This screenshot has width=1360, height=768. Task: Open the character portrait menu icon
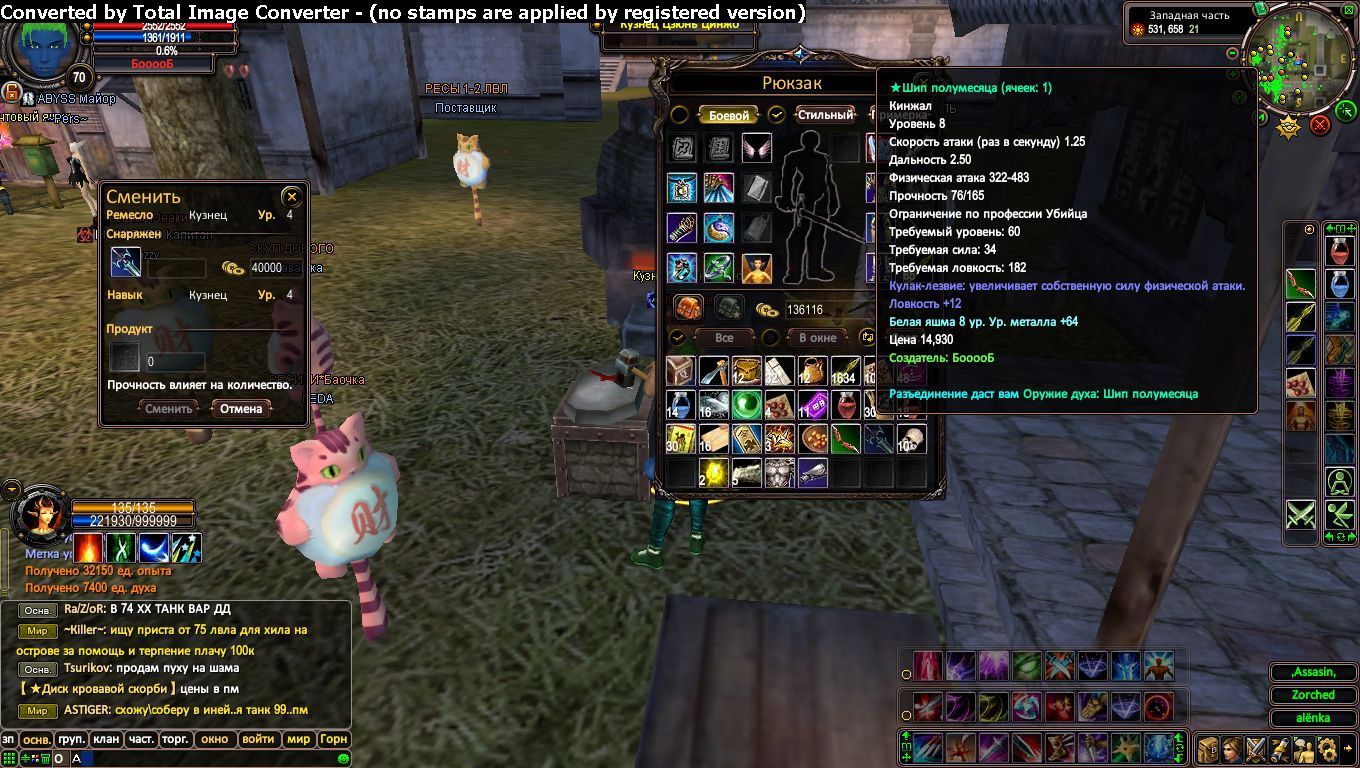1230,748
